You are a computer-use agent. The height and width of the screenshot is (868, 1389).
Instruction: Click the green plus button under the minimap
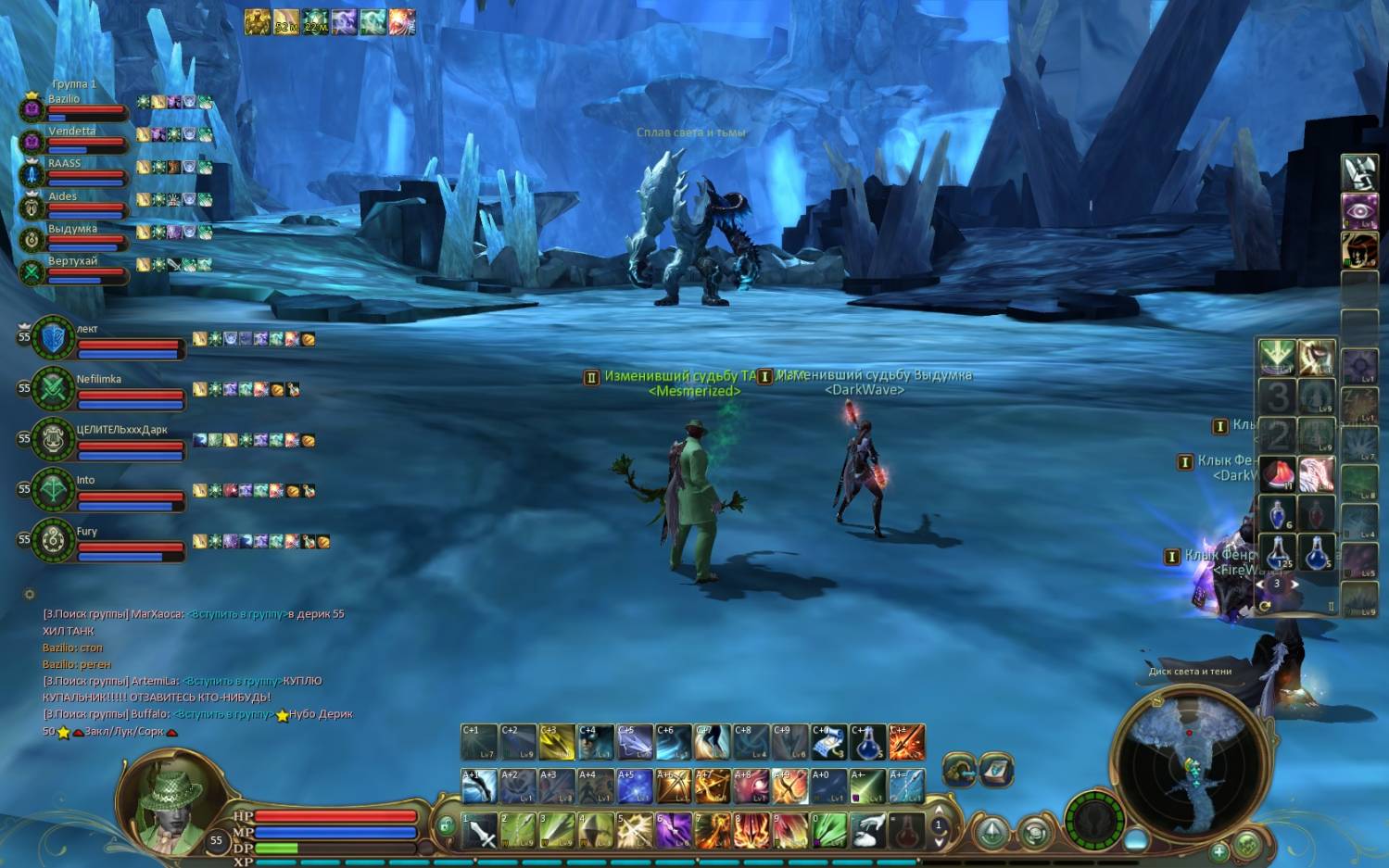coord(1219,849)
